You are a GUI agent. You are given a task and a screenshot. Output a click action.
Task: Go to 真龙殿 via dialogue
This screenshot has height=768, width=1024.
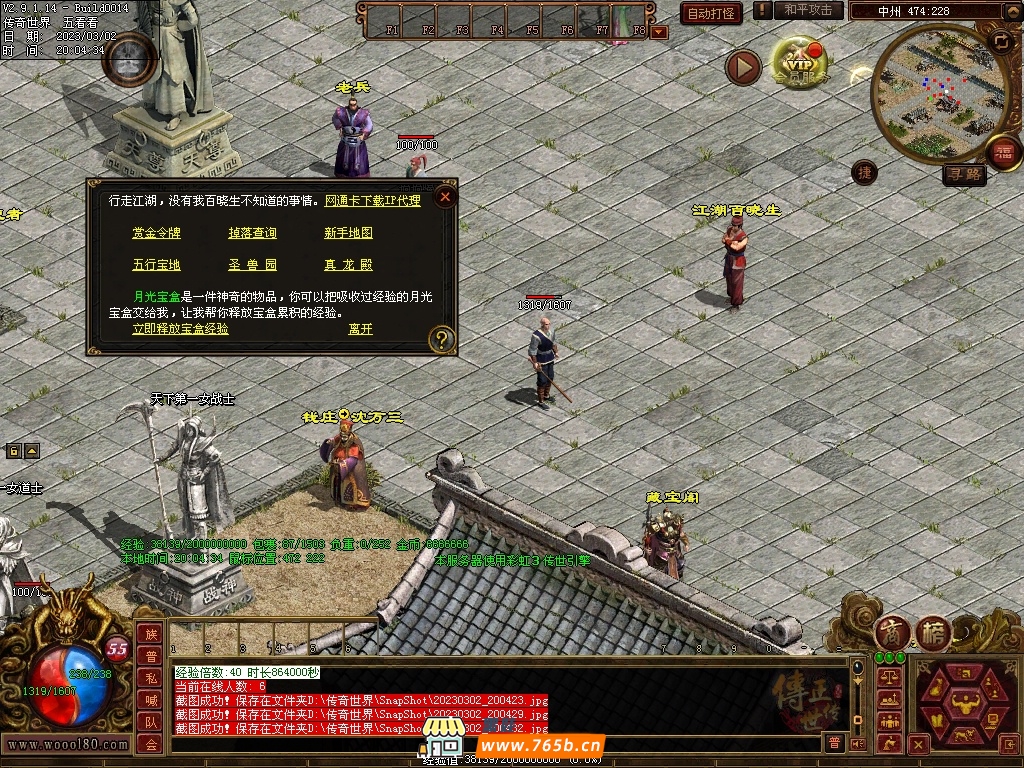[x=348, y=265]
